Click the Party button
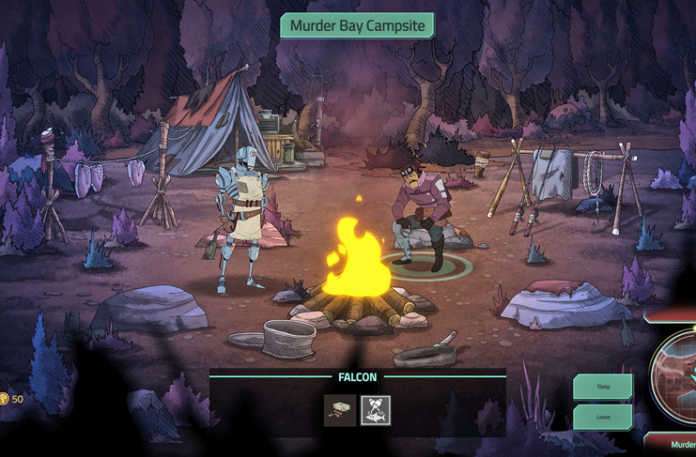696x457 pixels. pos(602,386)
